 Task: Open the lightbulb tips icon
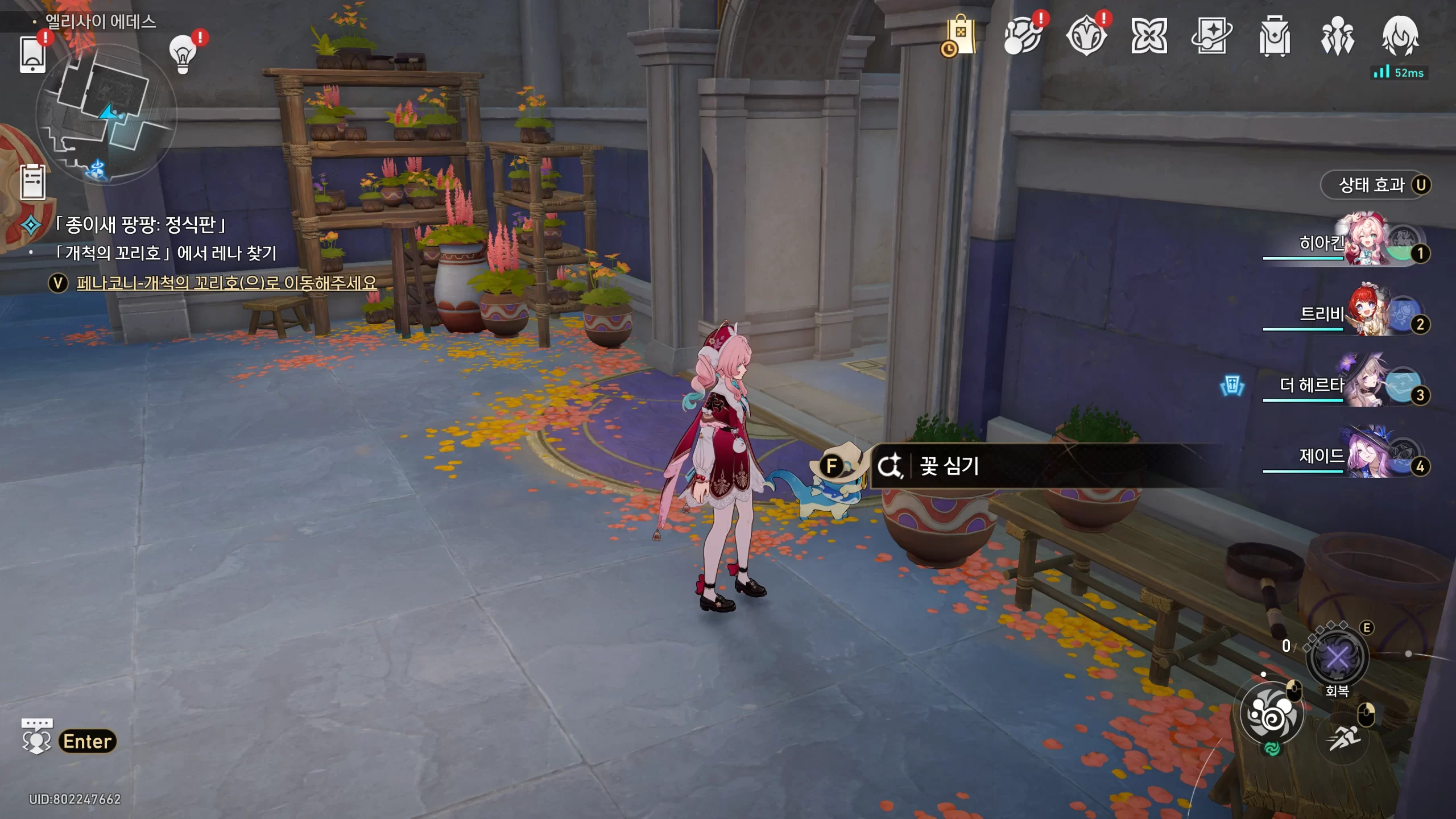(x=183, y=54)
